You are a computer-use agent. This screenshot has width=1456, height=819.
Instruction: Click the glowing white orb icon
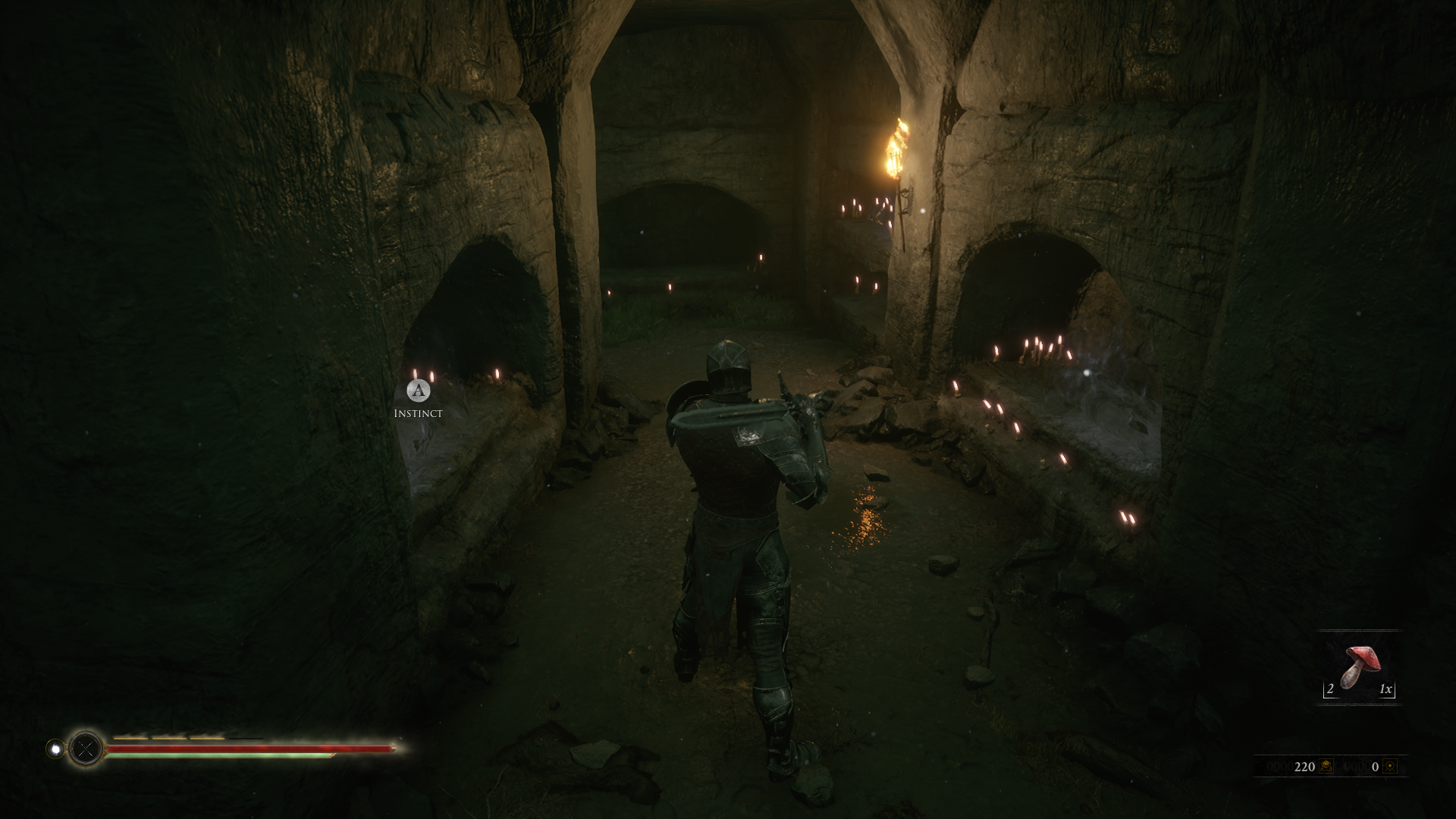(x=55, y=749)
